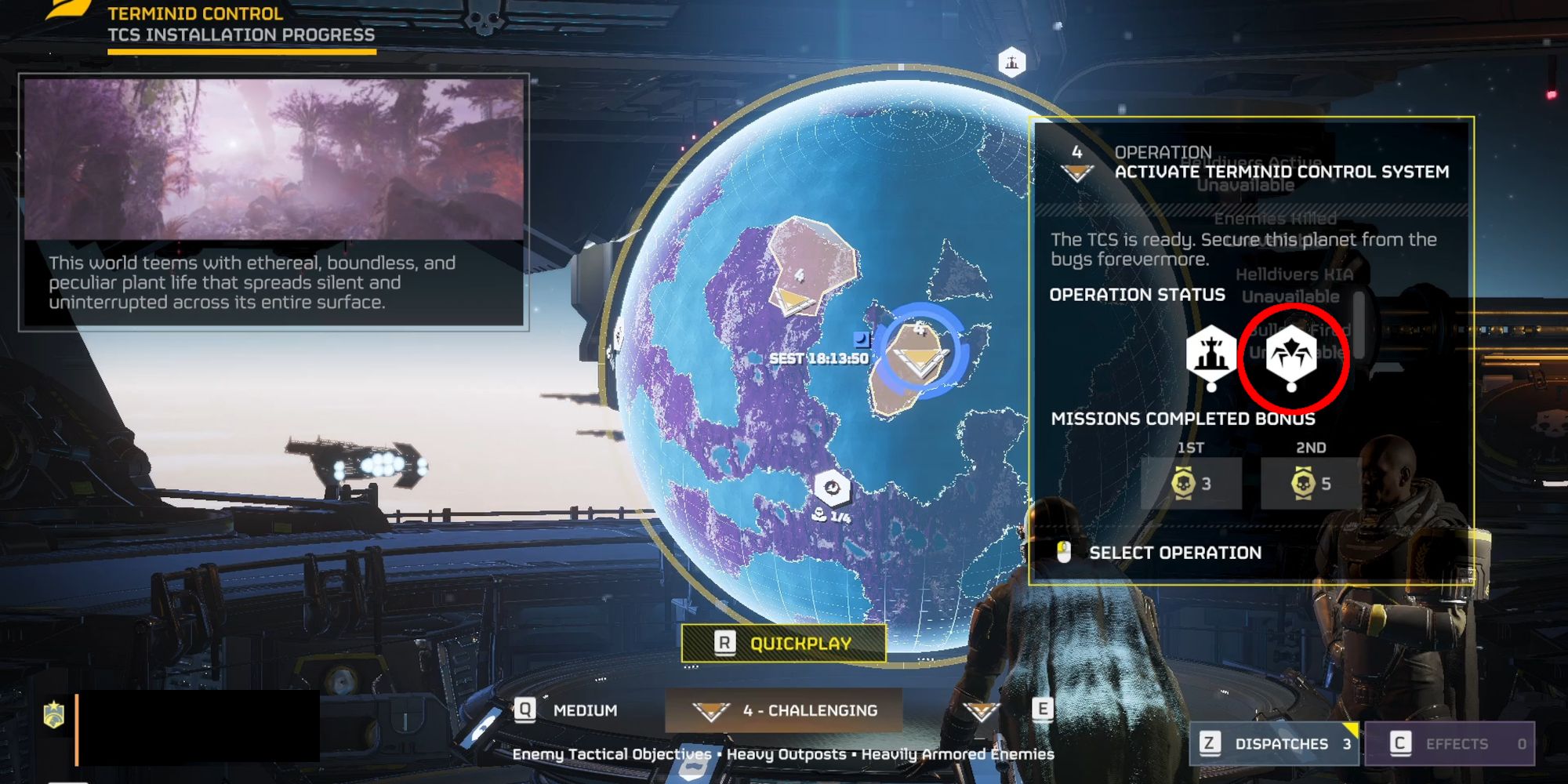Select the hexagonal outpost marker near the 1/4 counter
The height and width of the screenshot is (784, 1568).
click(x=834, y=488)
